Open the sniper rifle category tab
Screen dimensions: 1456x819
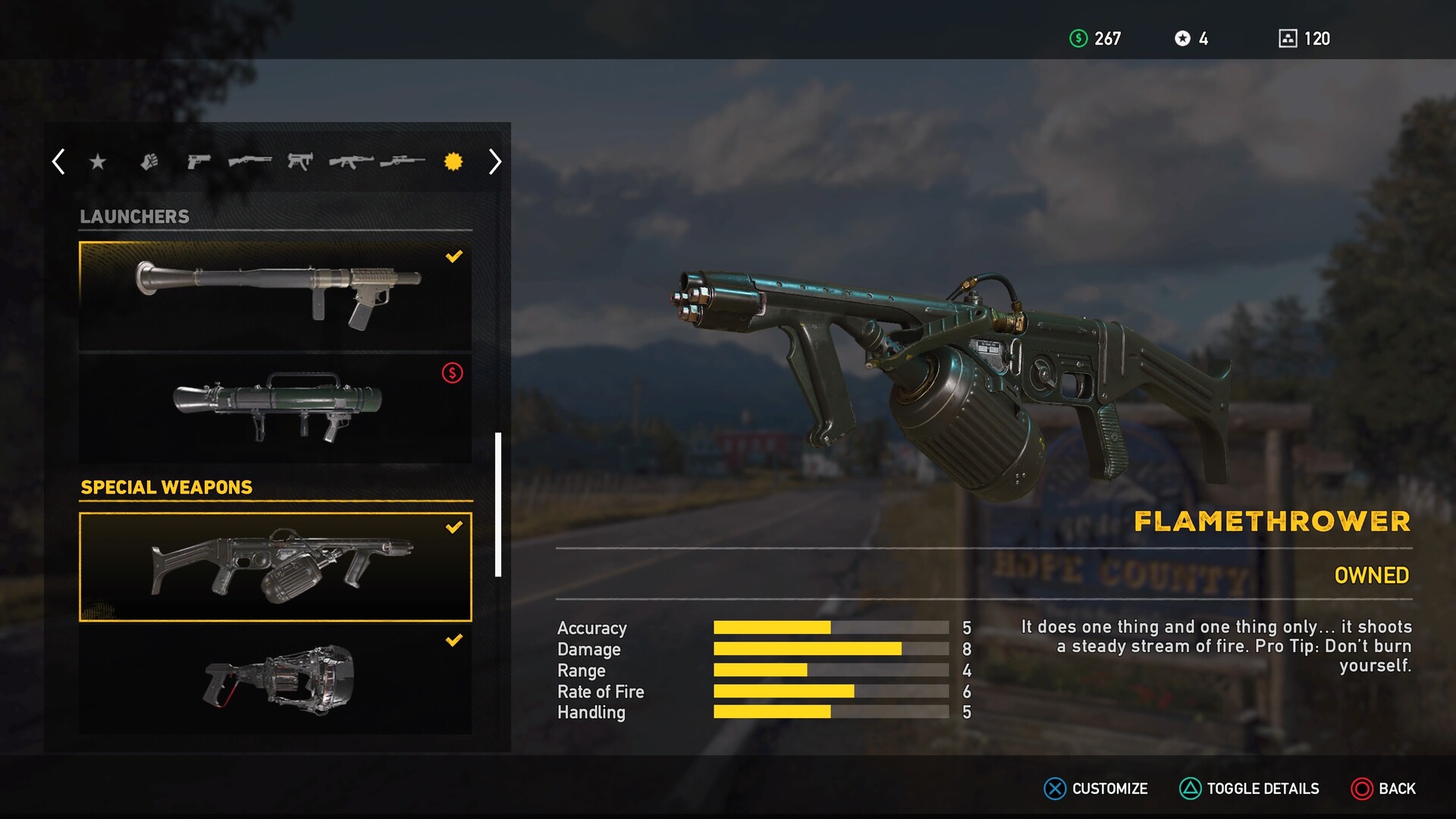click(403, 162)
